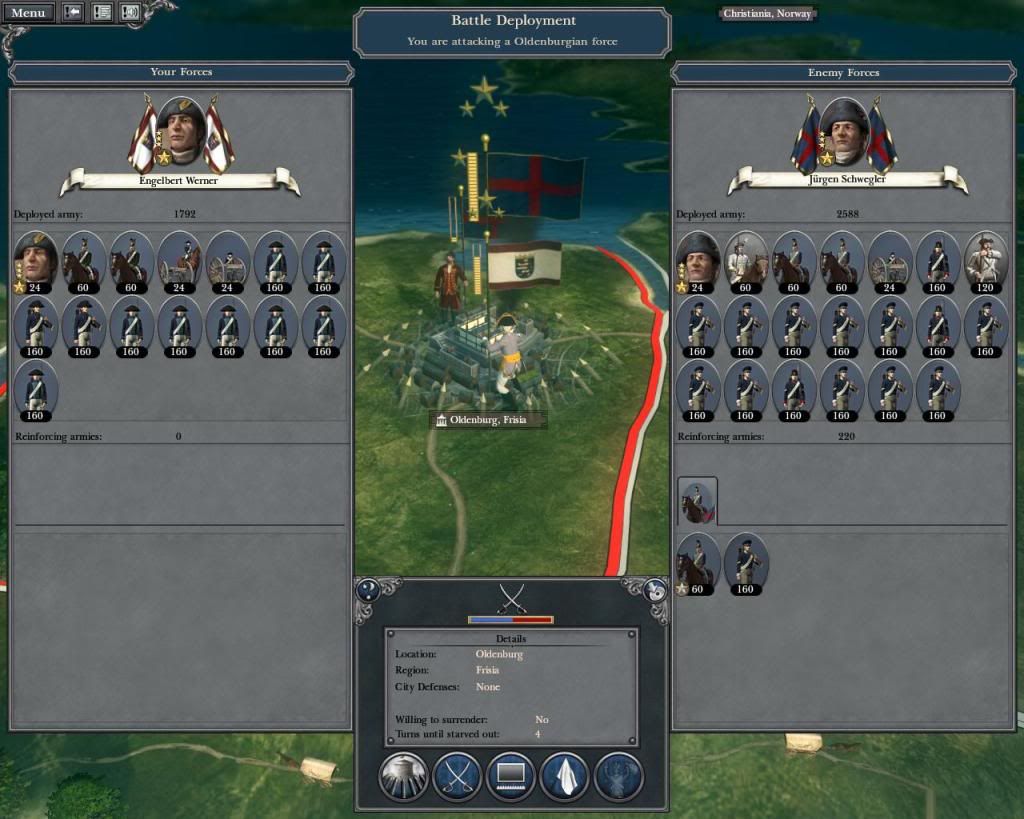Open the Menu button
Viewport: 1024px width, 819px height.
28,13
